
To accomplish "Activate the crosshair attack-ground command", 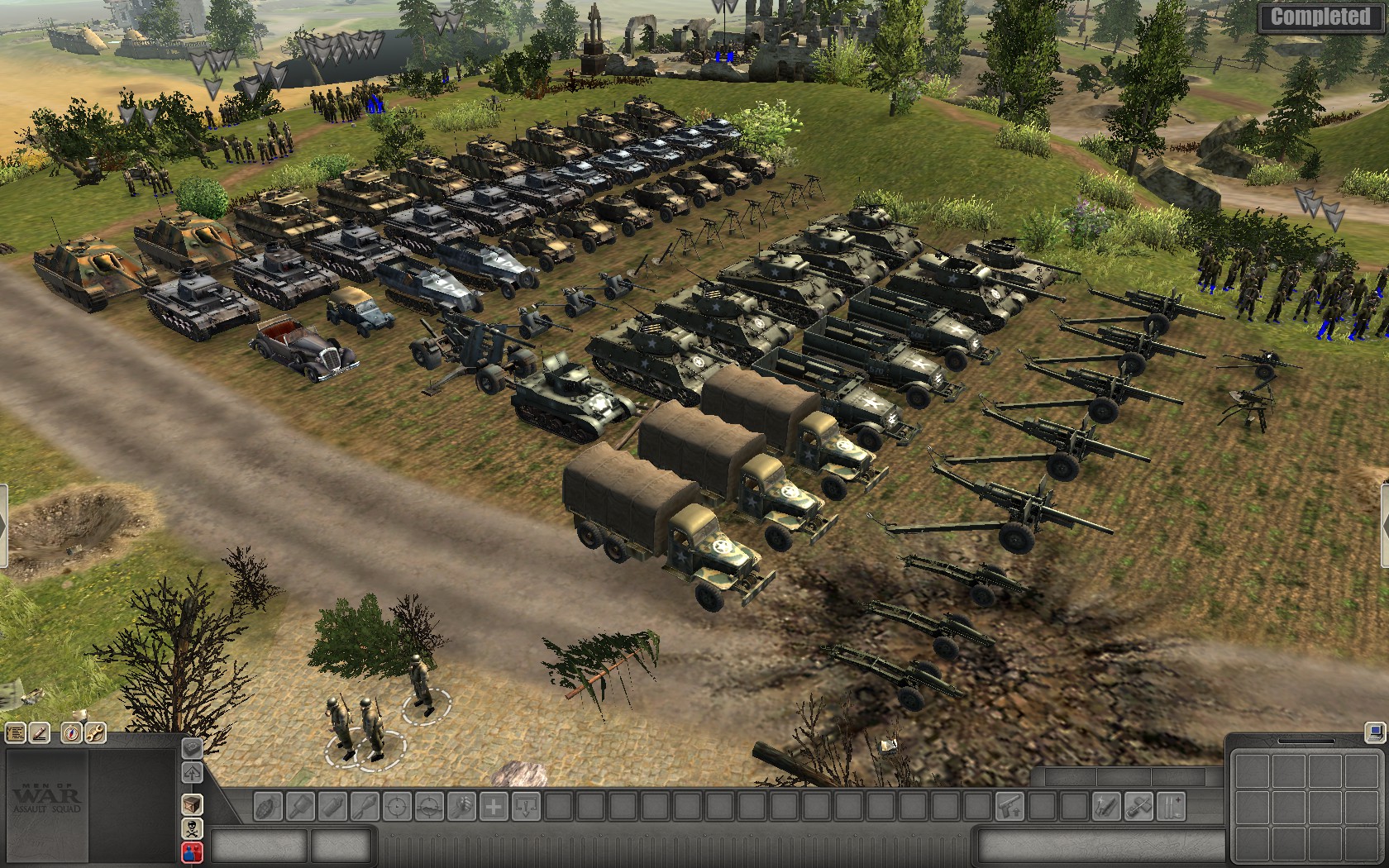I will 429,806.
